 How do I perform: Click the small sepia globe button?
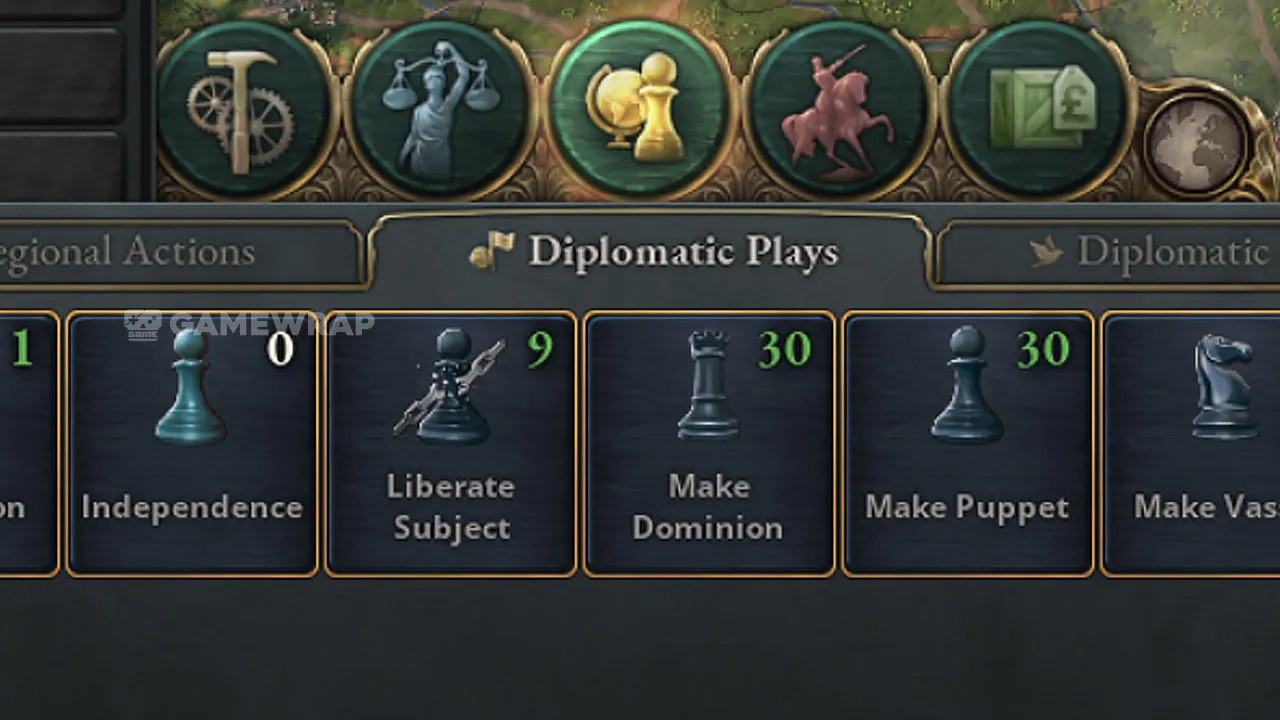tap(1196, 141)
